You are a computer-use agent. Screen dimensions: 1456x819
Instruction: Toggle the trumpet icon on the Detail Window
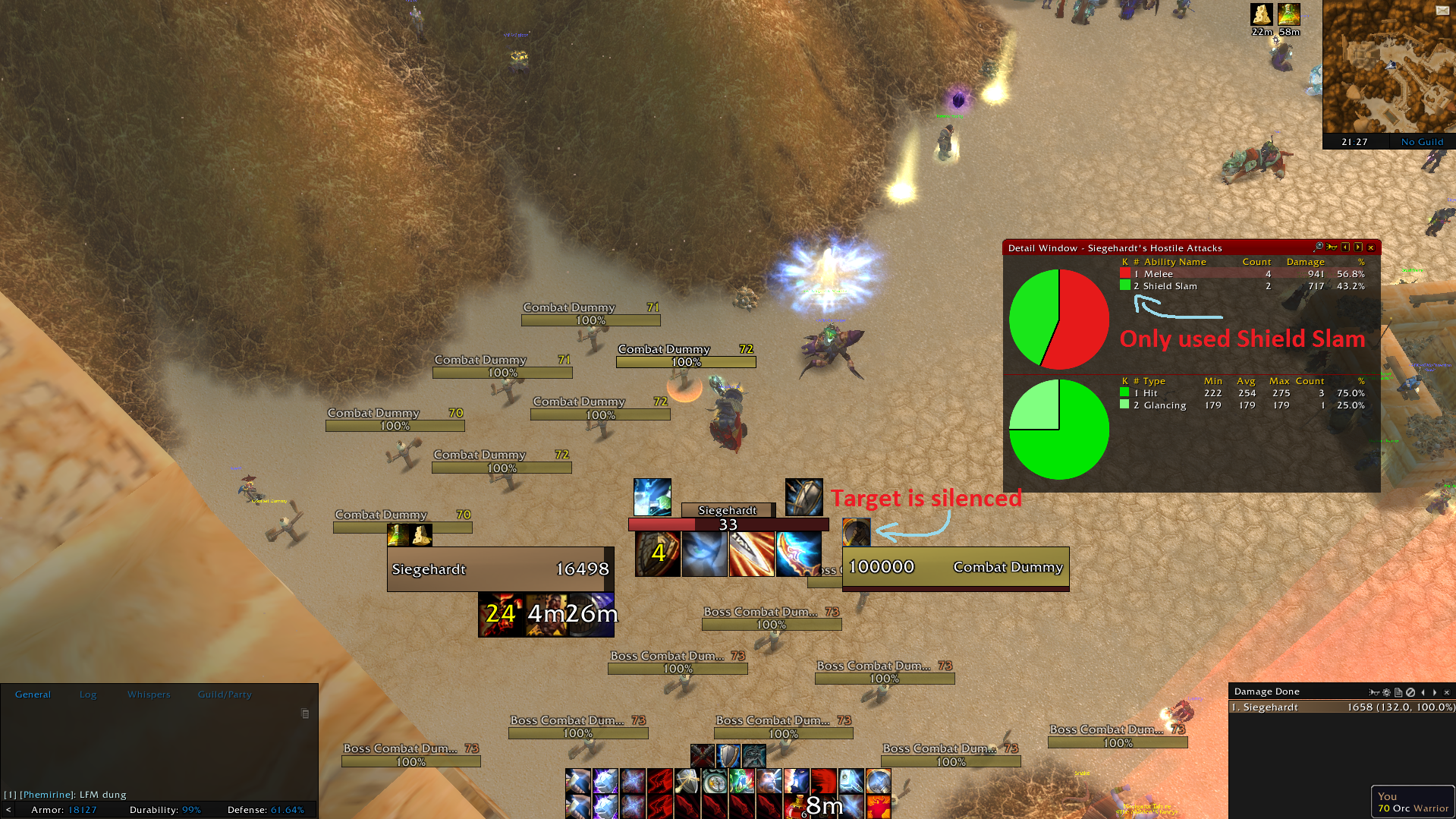[1333, 247]
